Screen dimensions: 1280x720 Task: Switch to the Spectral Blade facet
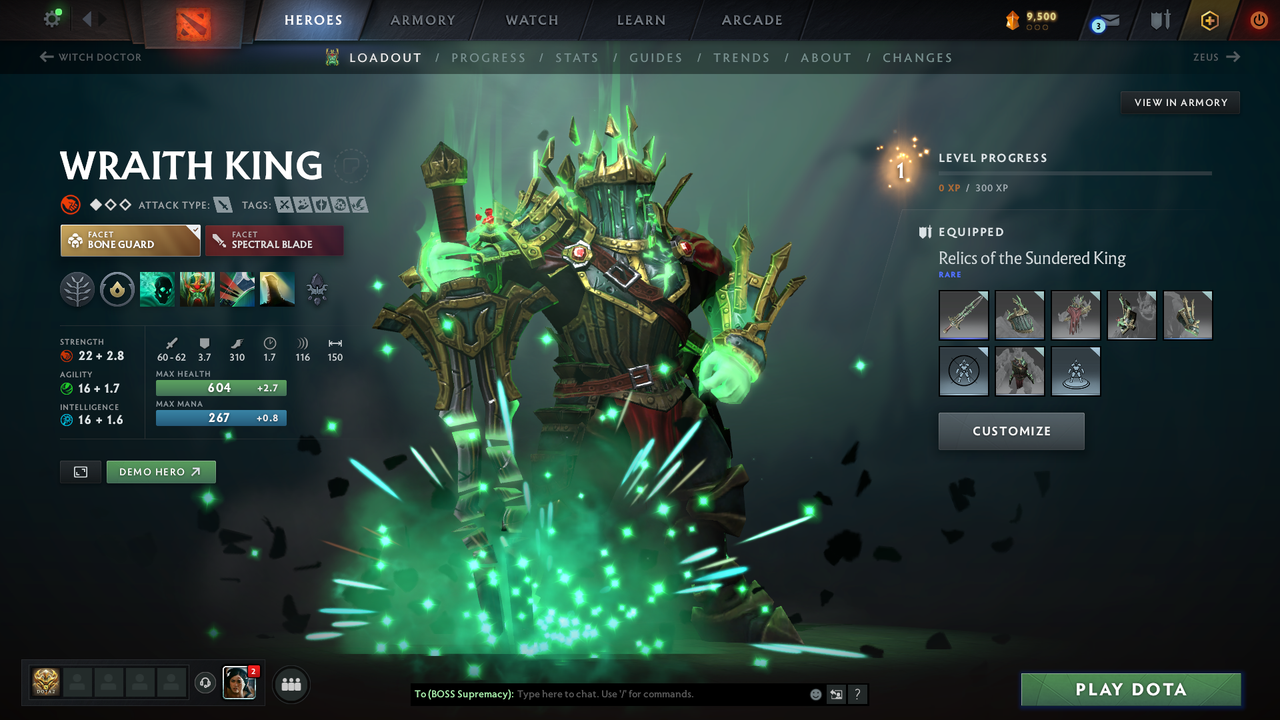274,240
